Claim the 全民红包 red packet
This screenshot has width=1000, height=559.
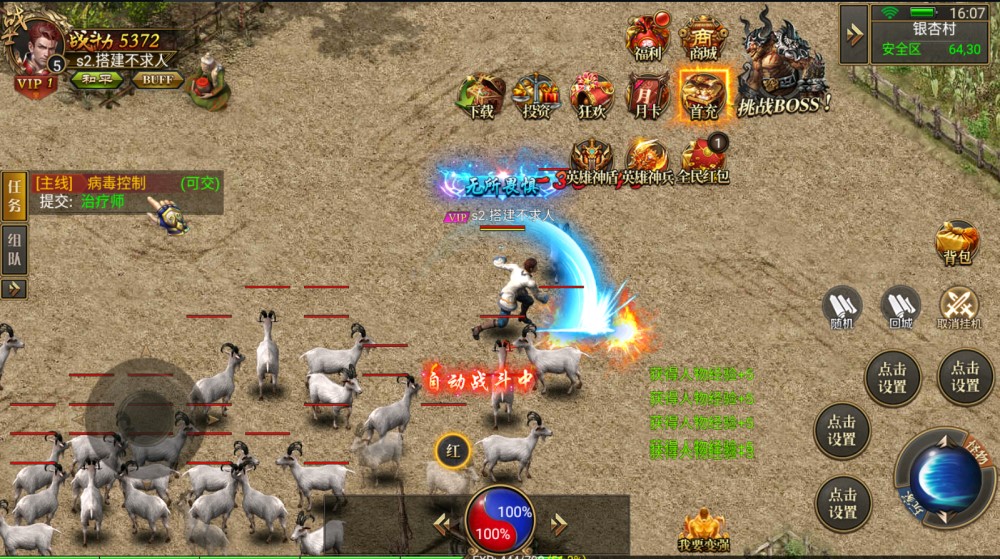point(704,160)
